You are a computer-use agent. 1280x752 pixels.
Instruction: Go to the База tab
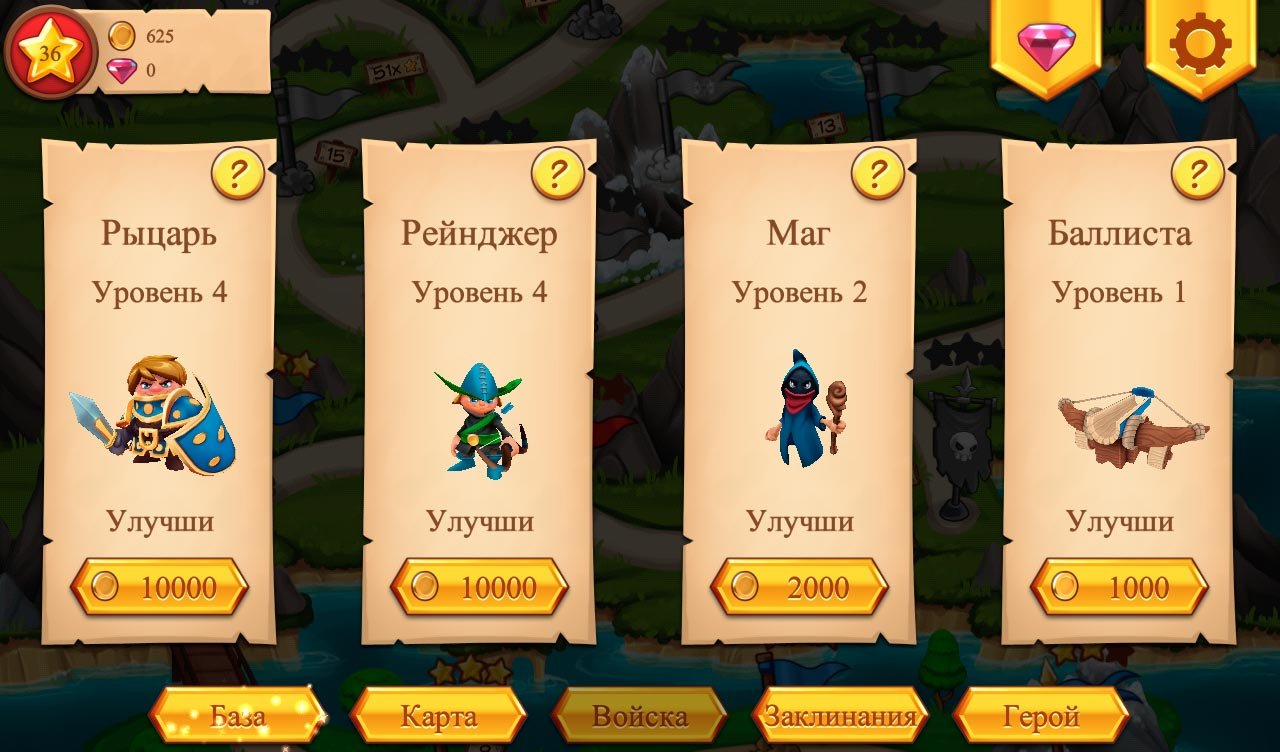238,716
